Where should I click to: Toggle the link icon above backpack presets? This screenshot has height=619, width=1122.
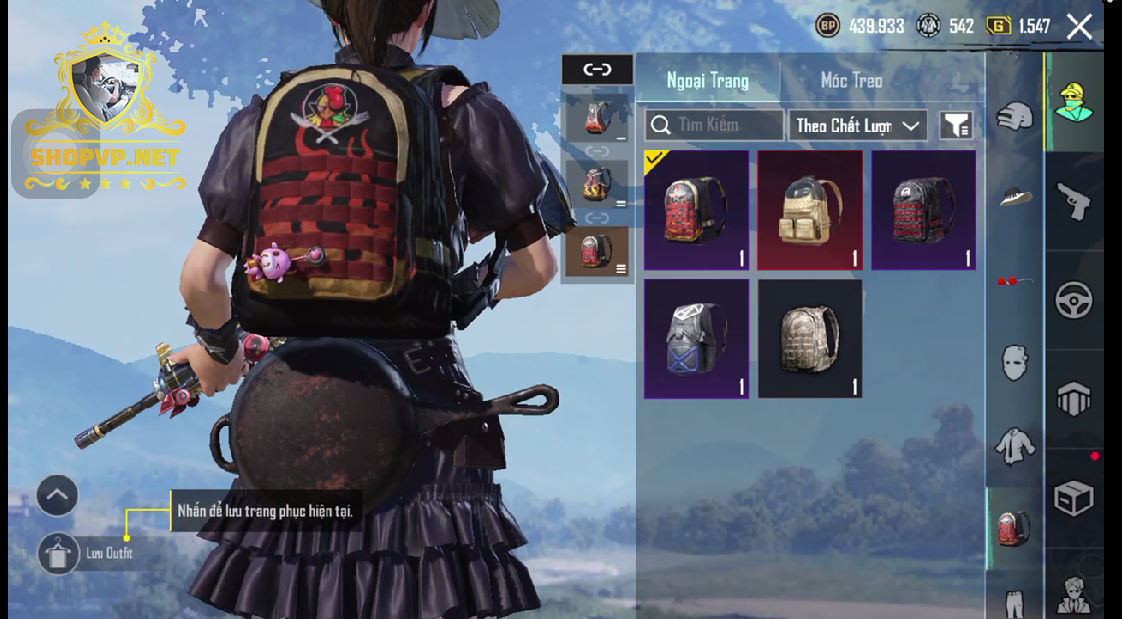pyautogui.click(x=597, y=69)
